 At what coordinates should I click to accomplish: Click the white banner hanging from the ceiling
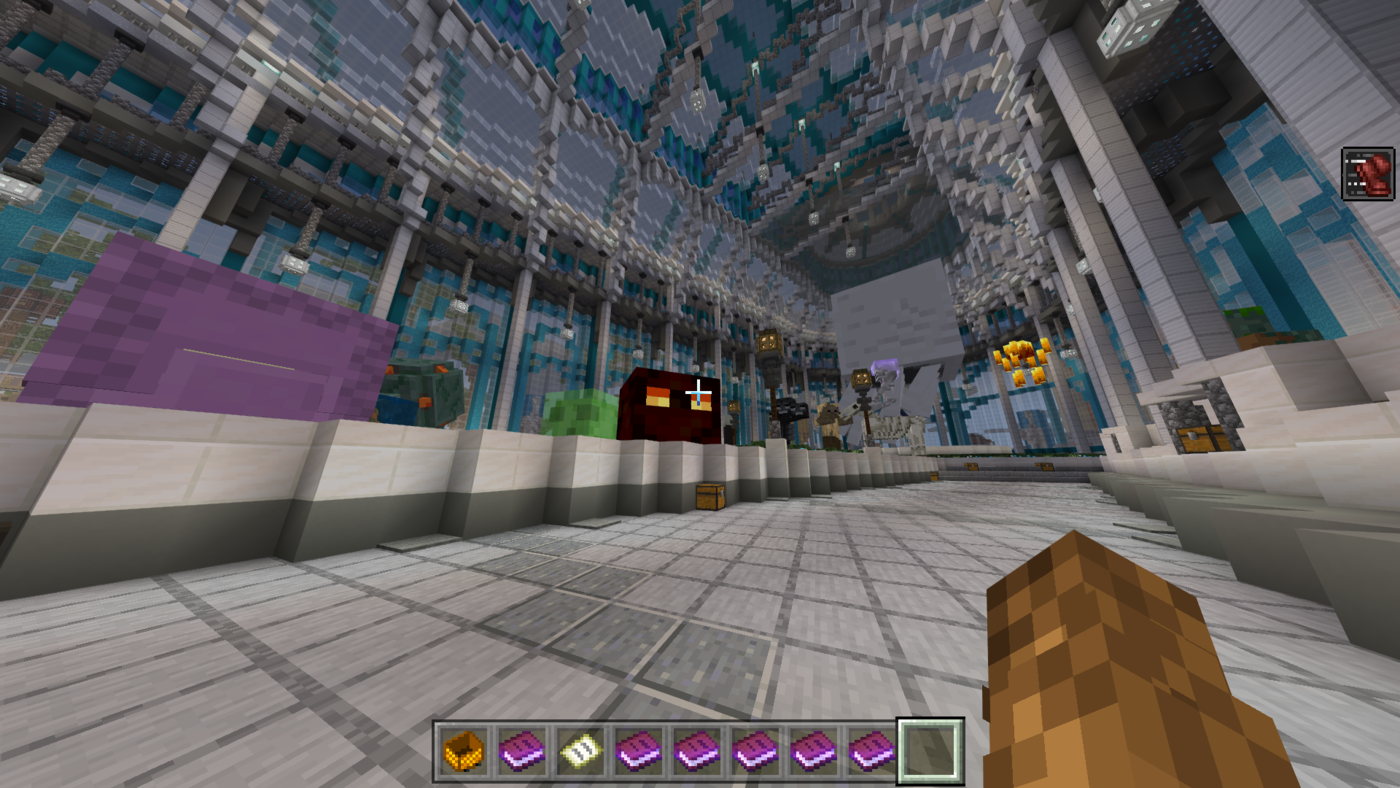(x=893, y=320)
